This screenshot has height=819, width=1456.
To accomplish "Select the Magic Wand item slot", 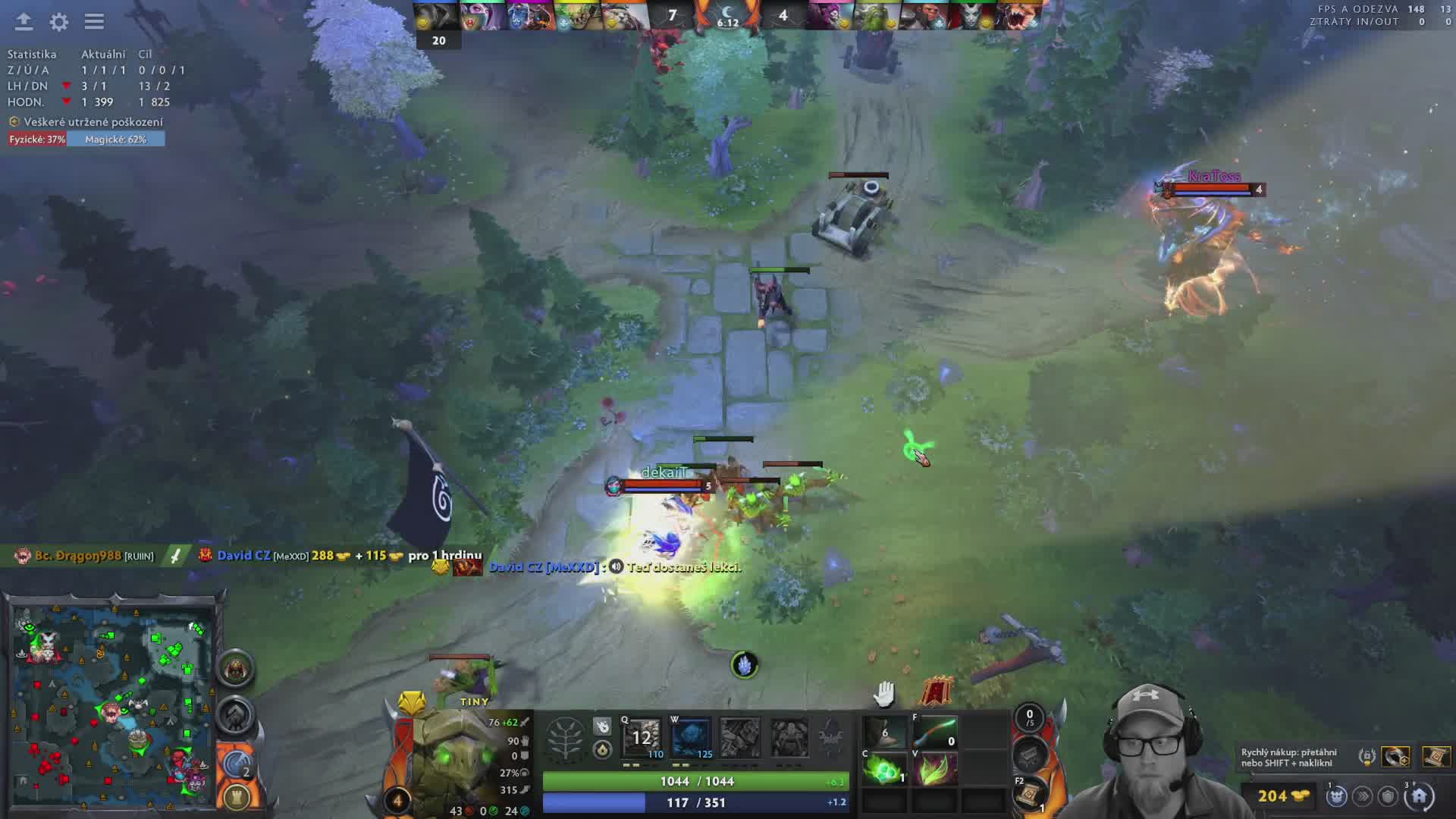I will click(x=934, y=733).
